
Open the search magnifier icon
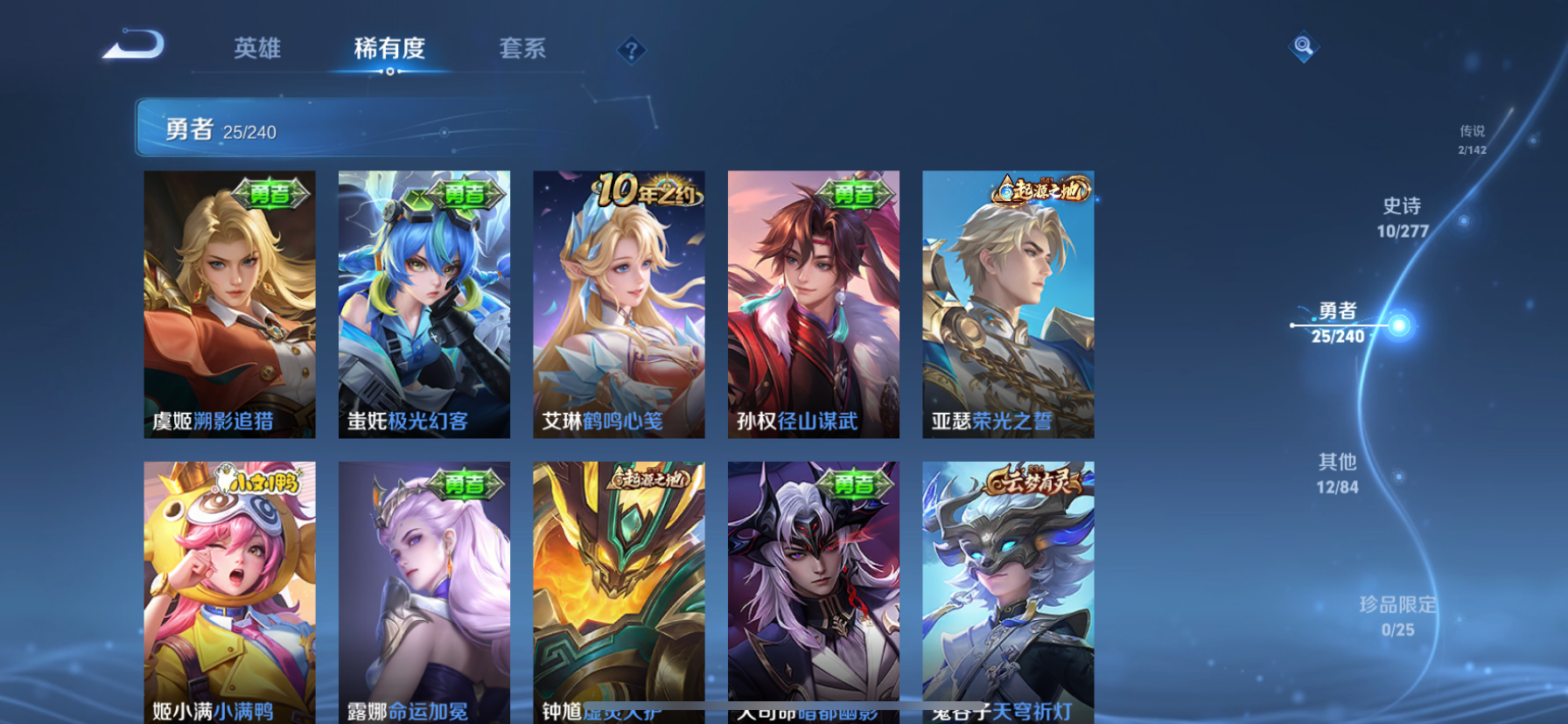1303,45
